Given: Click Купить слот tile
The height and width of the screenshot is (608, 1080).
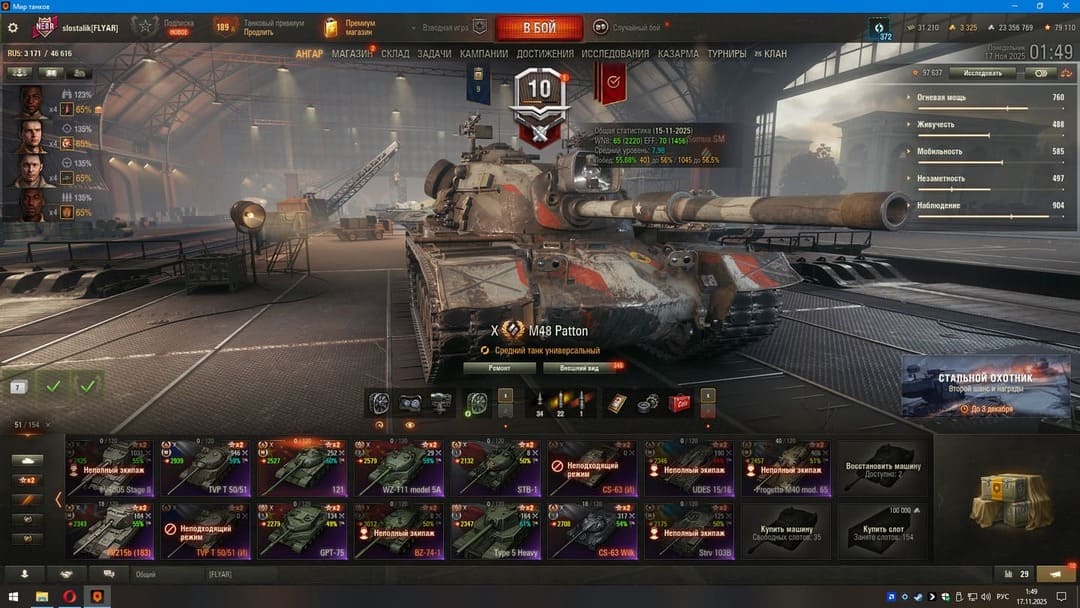Looking at the screenshot, I should [883, 530].
